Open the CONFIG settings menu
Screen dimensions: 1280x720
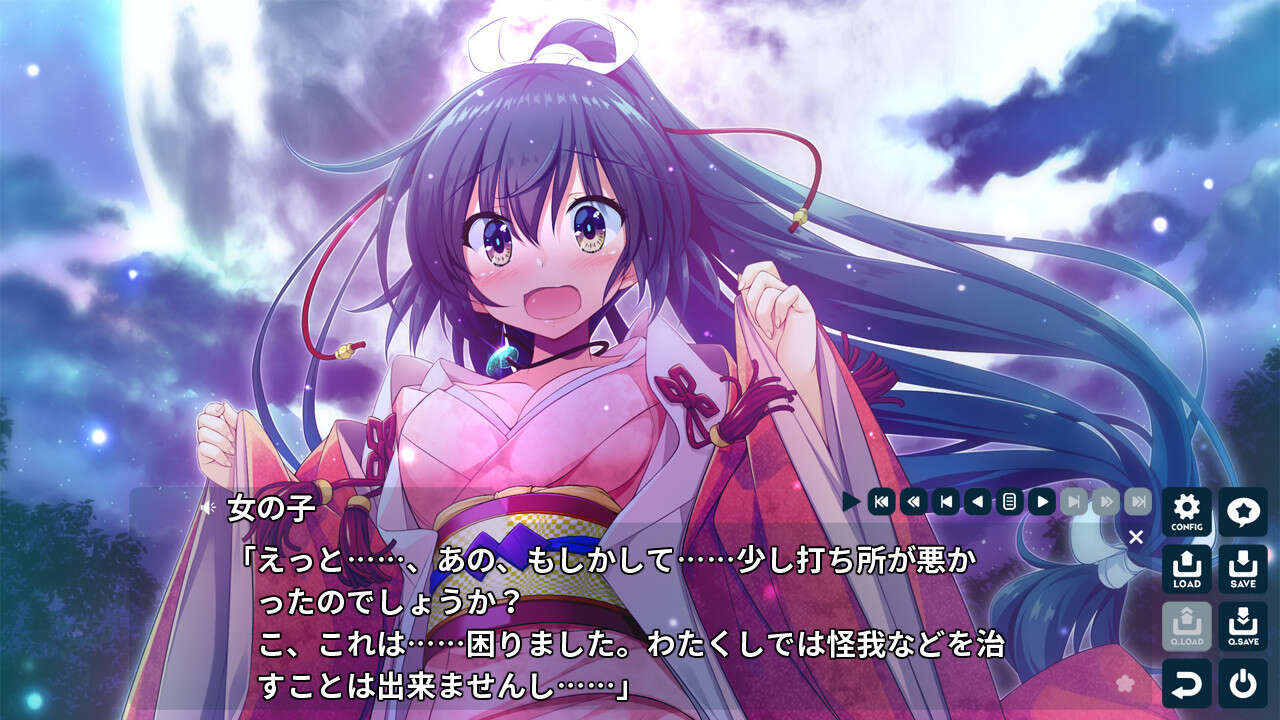1186,513
